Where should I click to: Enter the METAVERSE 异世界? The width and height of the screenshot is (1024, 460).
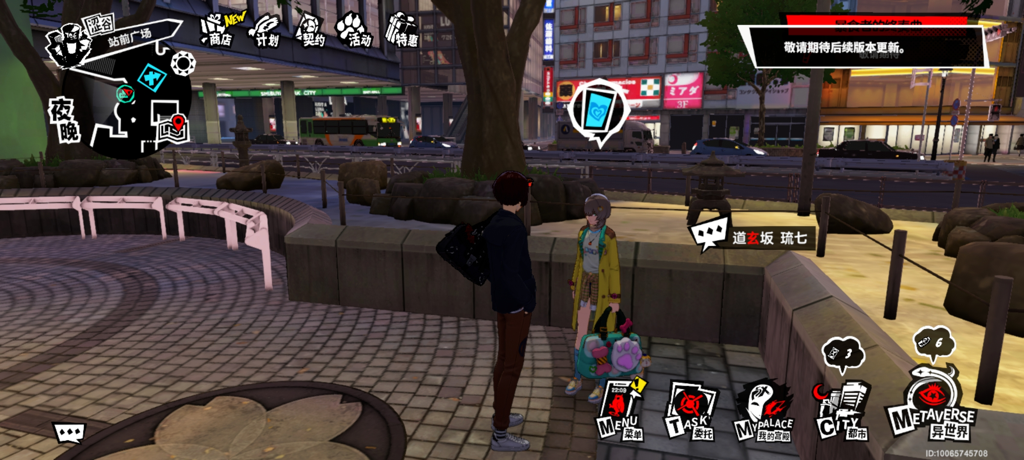coord(930,402)
